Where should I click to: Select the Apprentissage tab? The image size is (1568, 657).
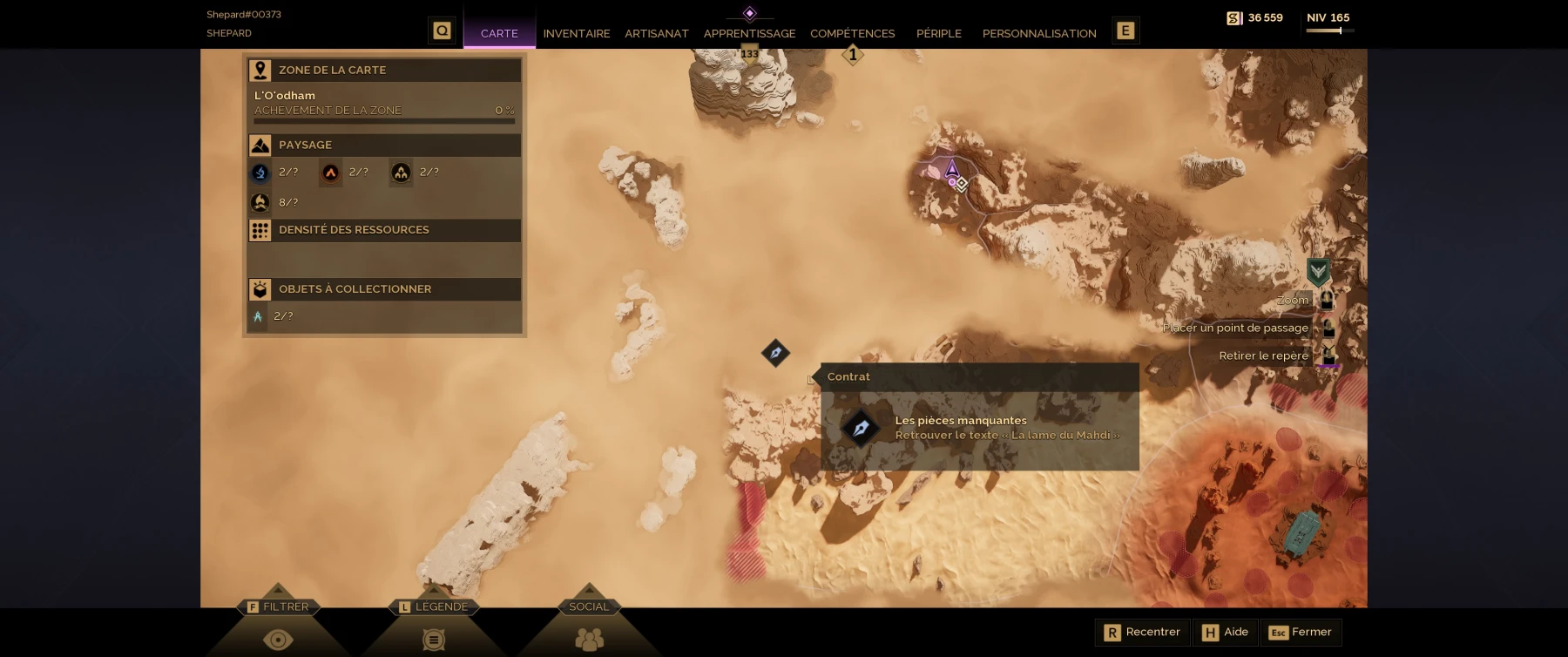click(749, 33)
